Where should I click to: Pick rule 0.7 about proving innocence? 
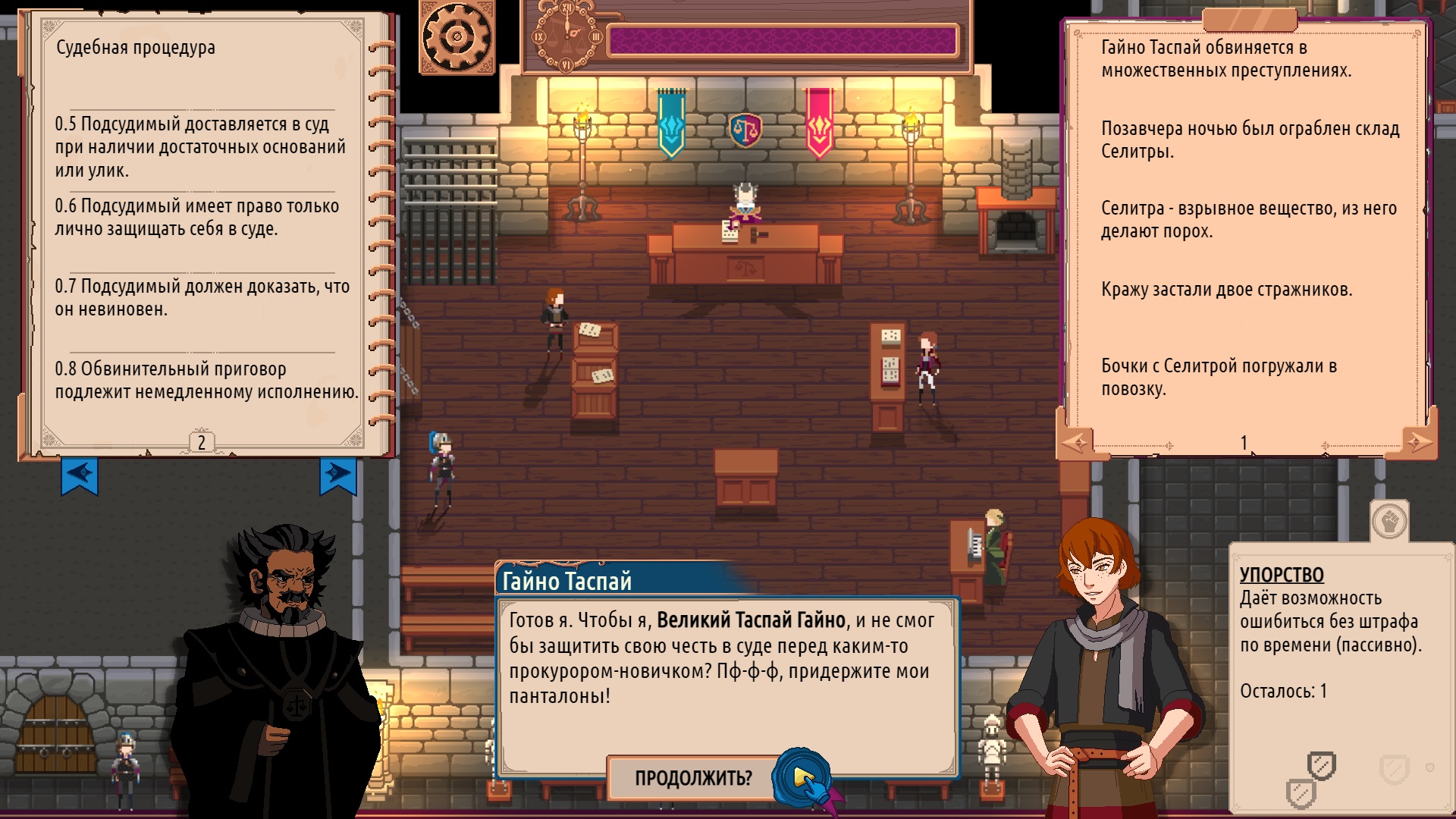202,298
